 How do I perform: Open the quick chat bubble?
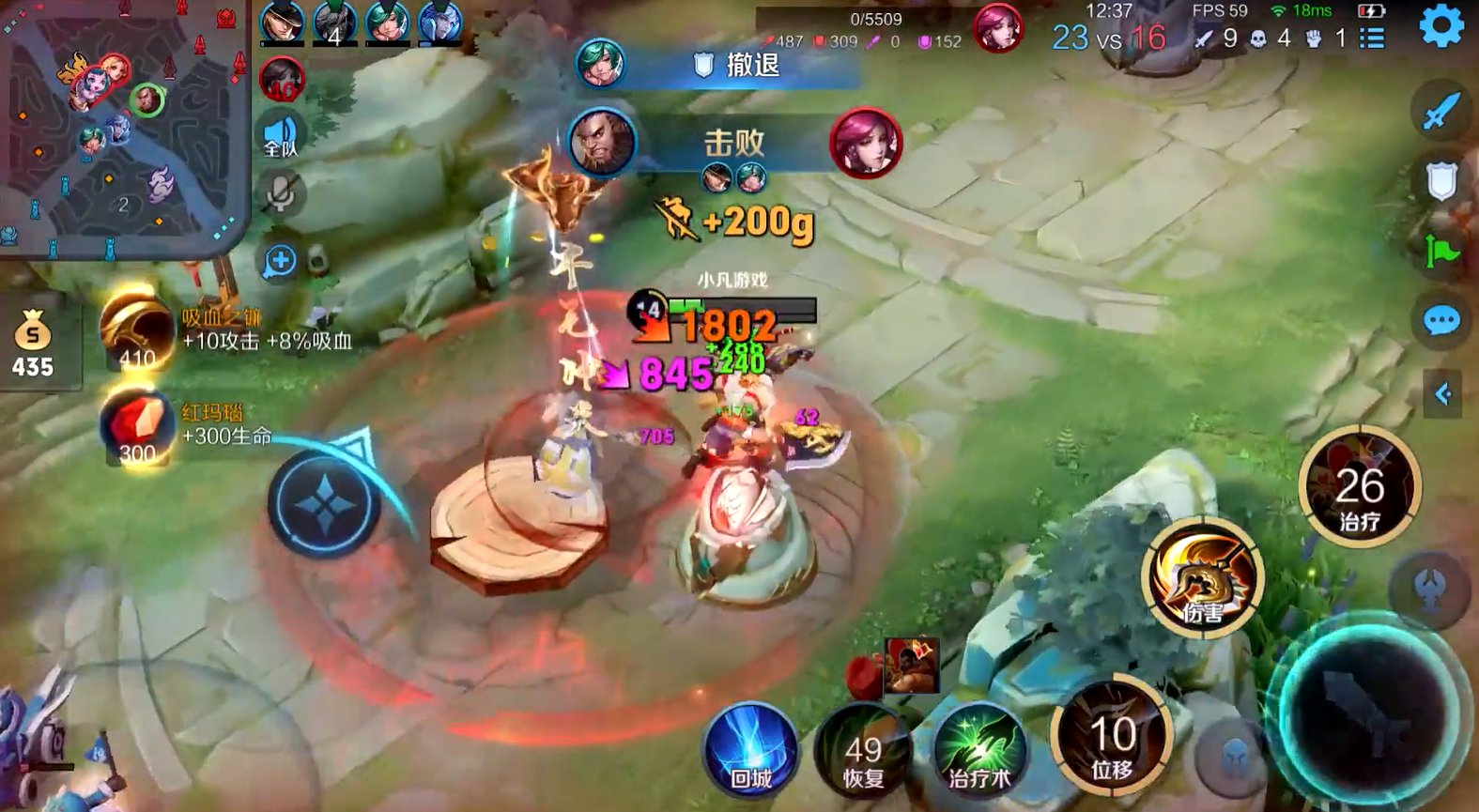click(1440, 321)
